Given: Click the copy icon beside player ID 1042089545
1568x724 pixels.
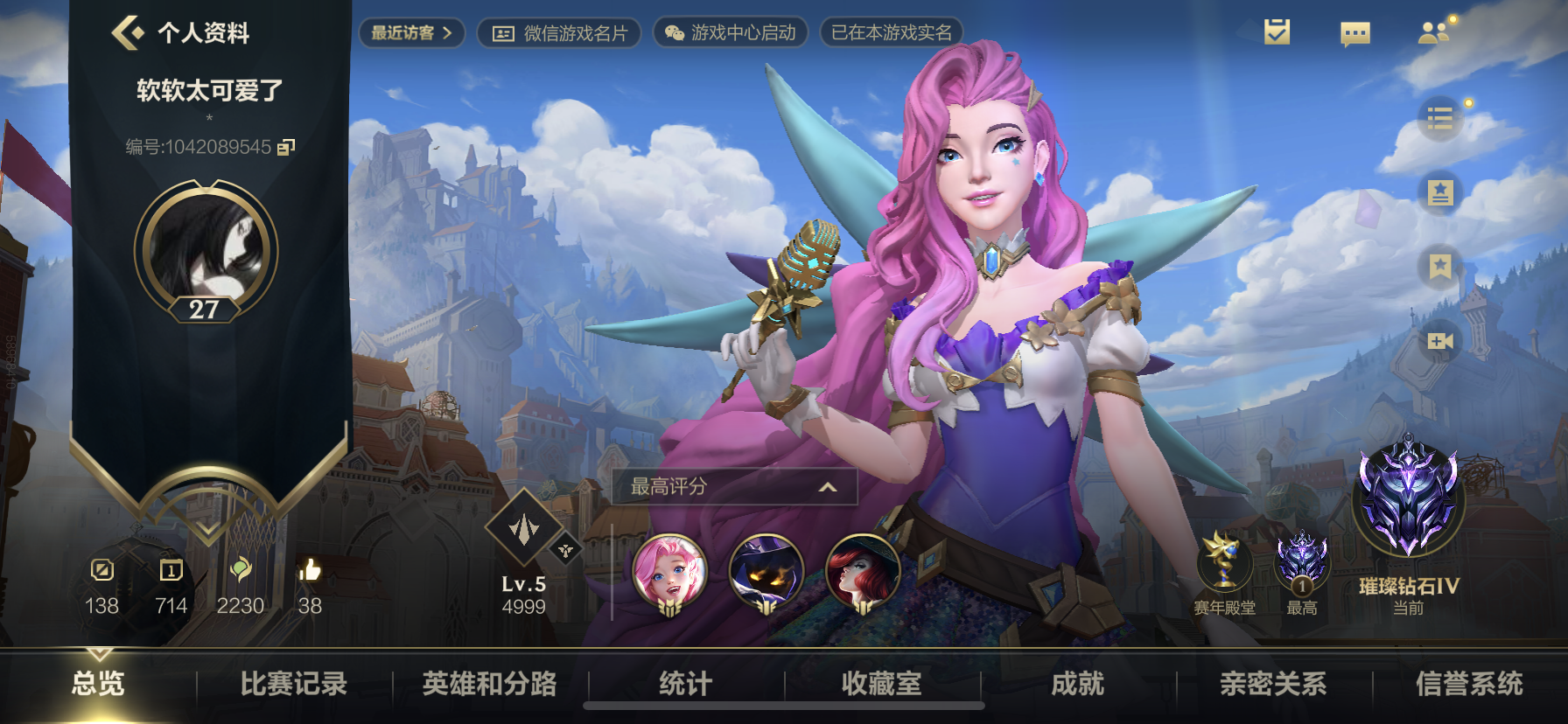Looking at the screenshot, I should [285, 149].
